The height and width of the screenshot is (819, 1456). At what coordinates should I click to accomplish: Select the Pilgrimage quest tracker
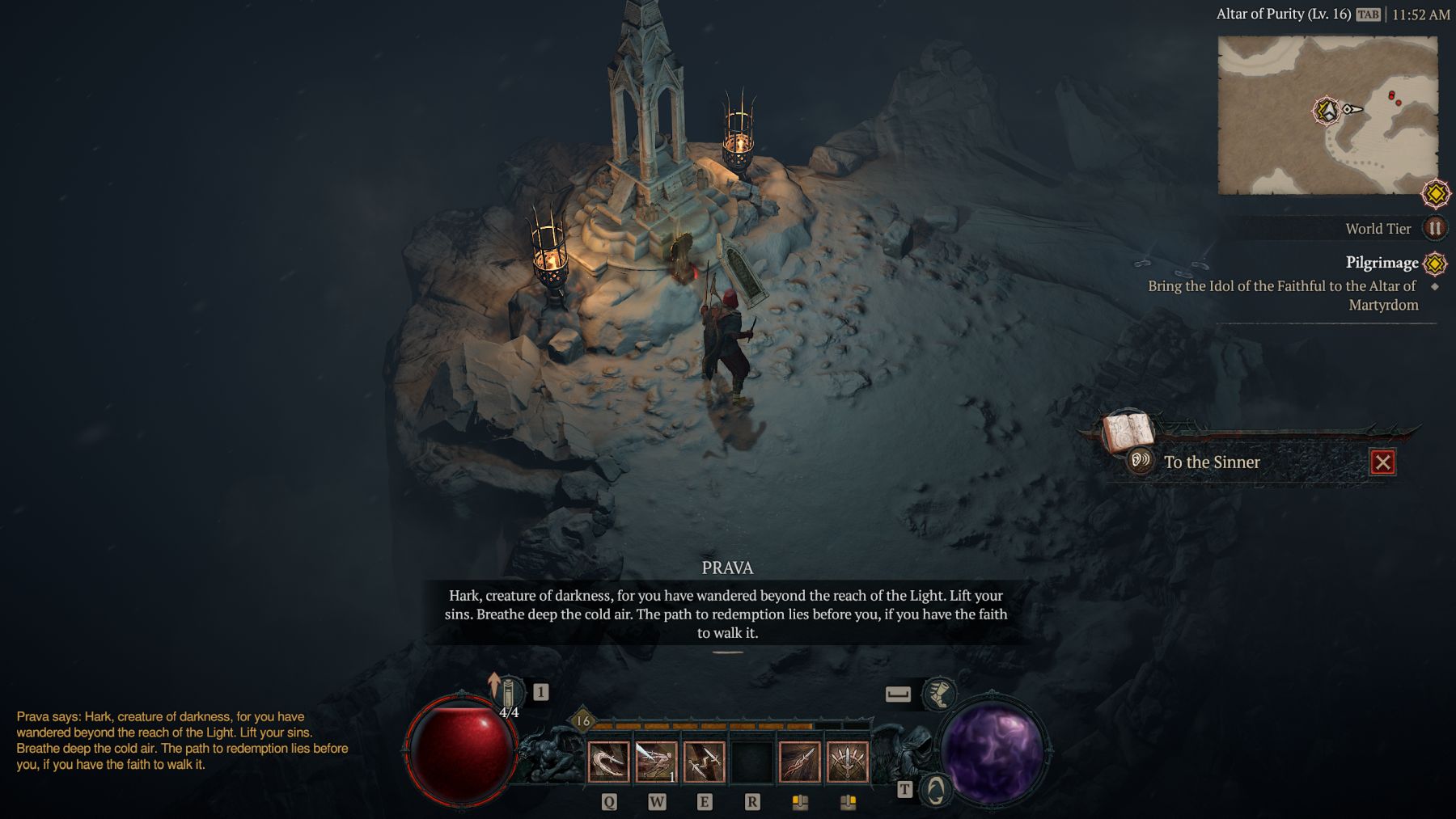1382,263
